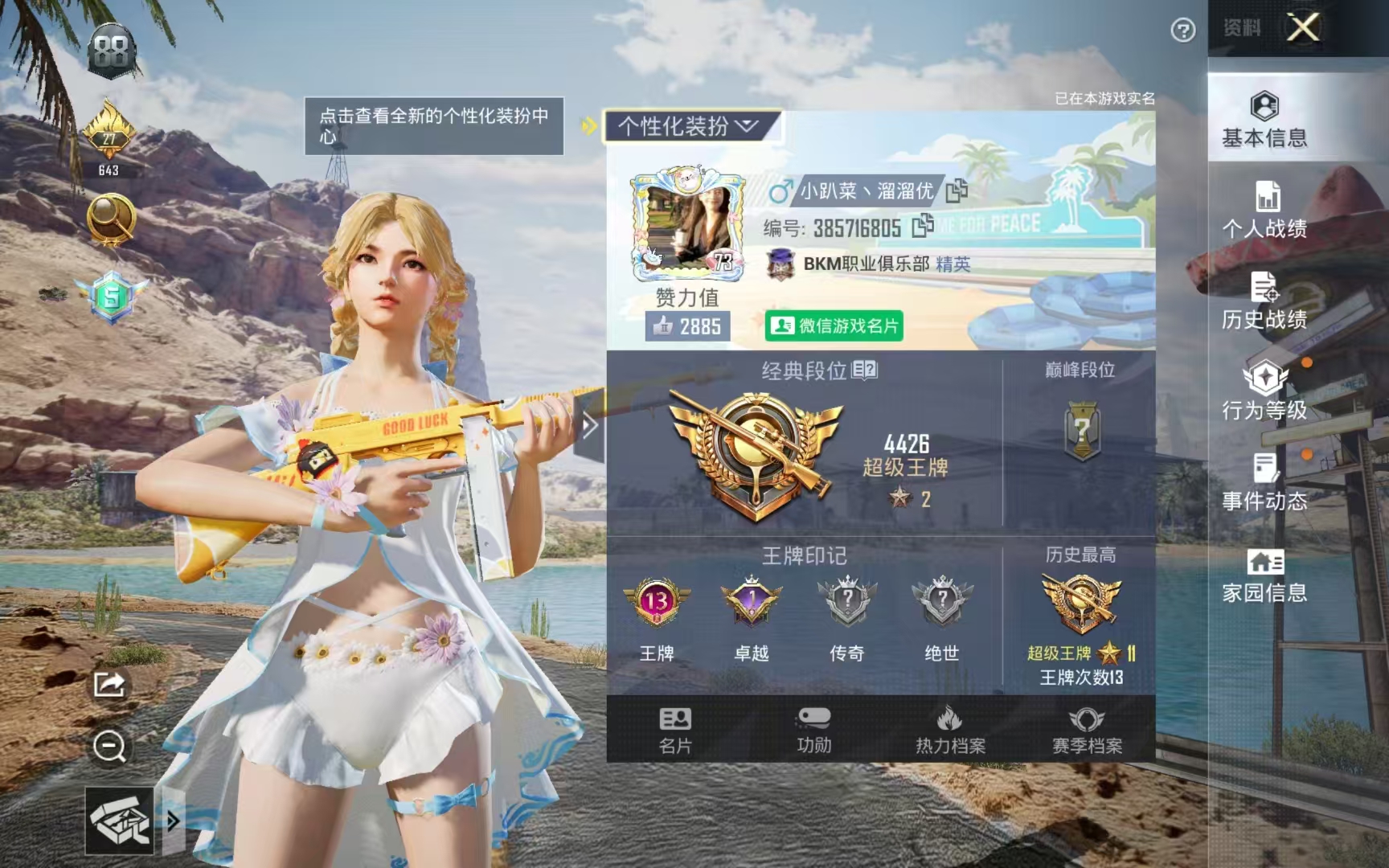Image resolution: width=1389 pixels, height=868 pixels.
Task: Tap the share icon beside the character
Action: pos(109,684)
